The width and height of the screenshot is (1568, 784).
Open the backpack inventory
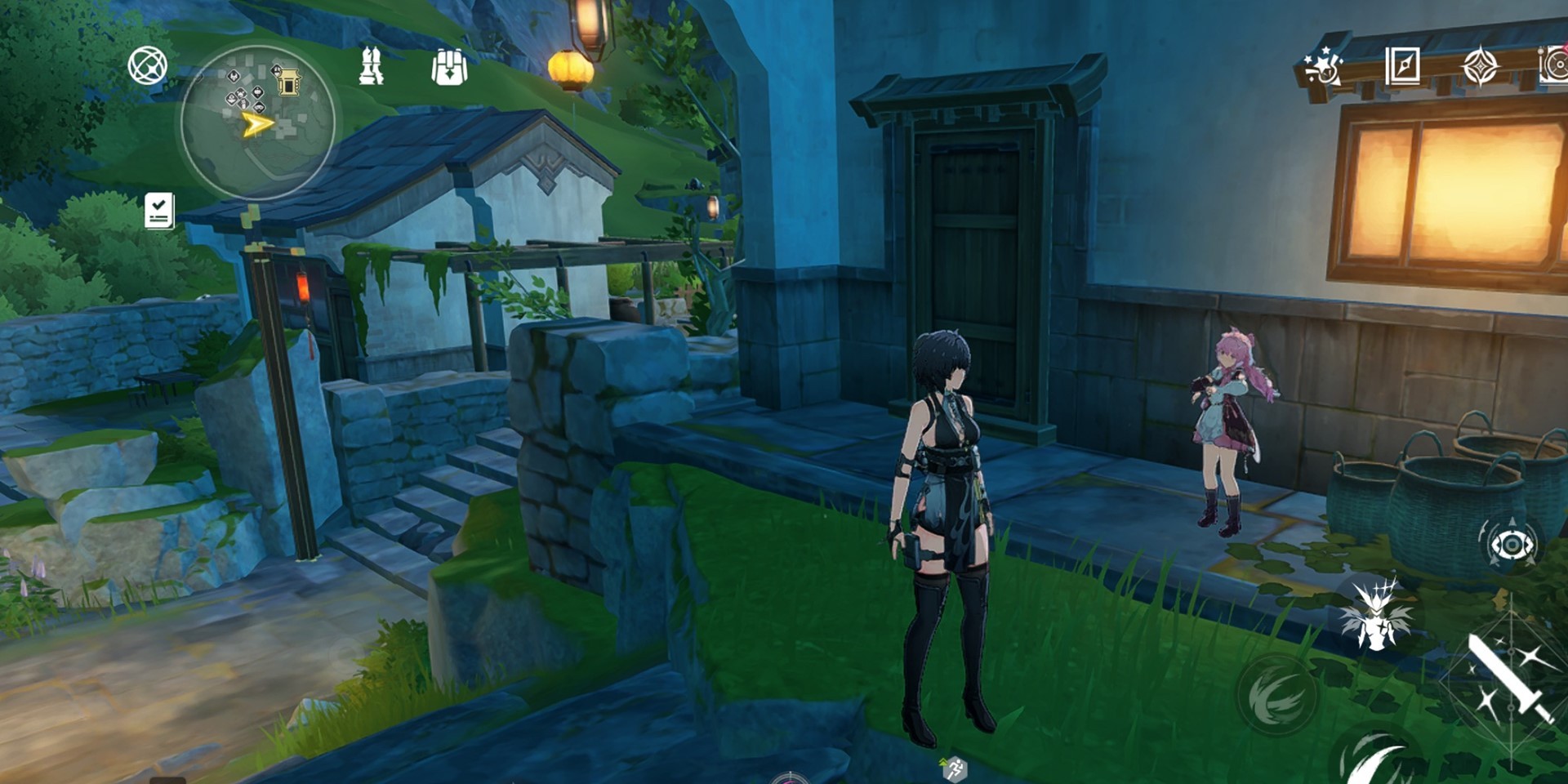tap(448, 67)
